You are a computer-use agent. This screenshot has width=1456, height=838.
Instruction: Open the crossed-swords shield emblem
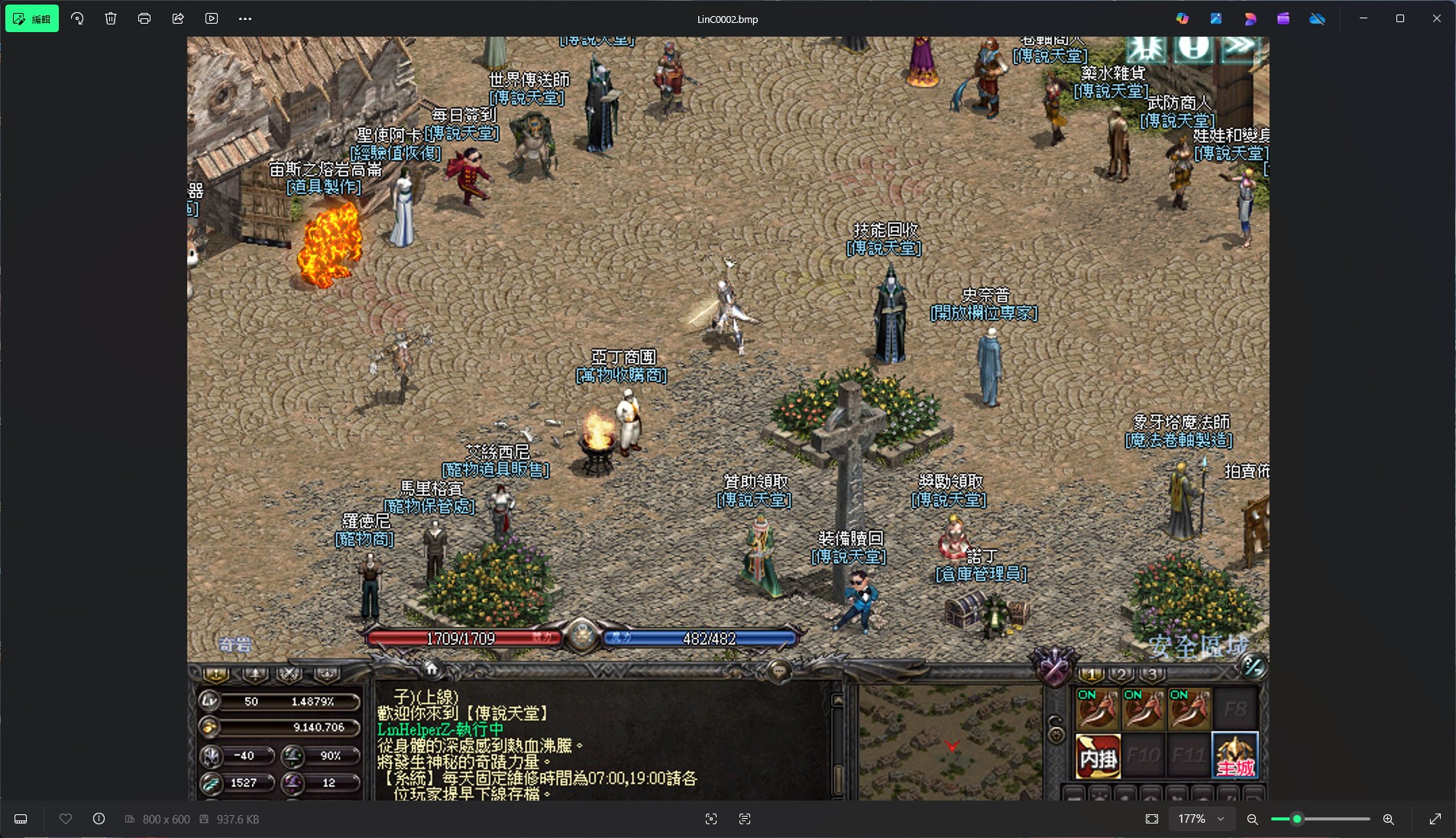[x=1055, y=665]
